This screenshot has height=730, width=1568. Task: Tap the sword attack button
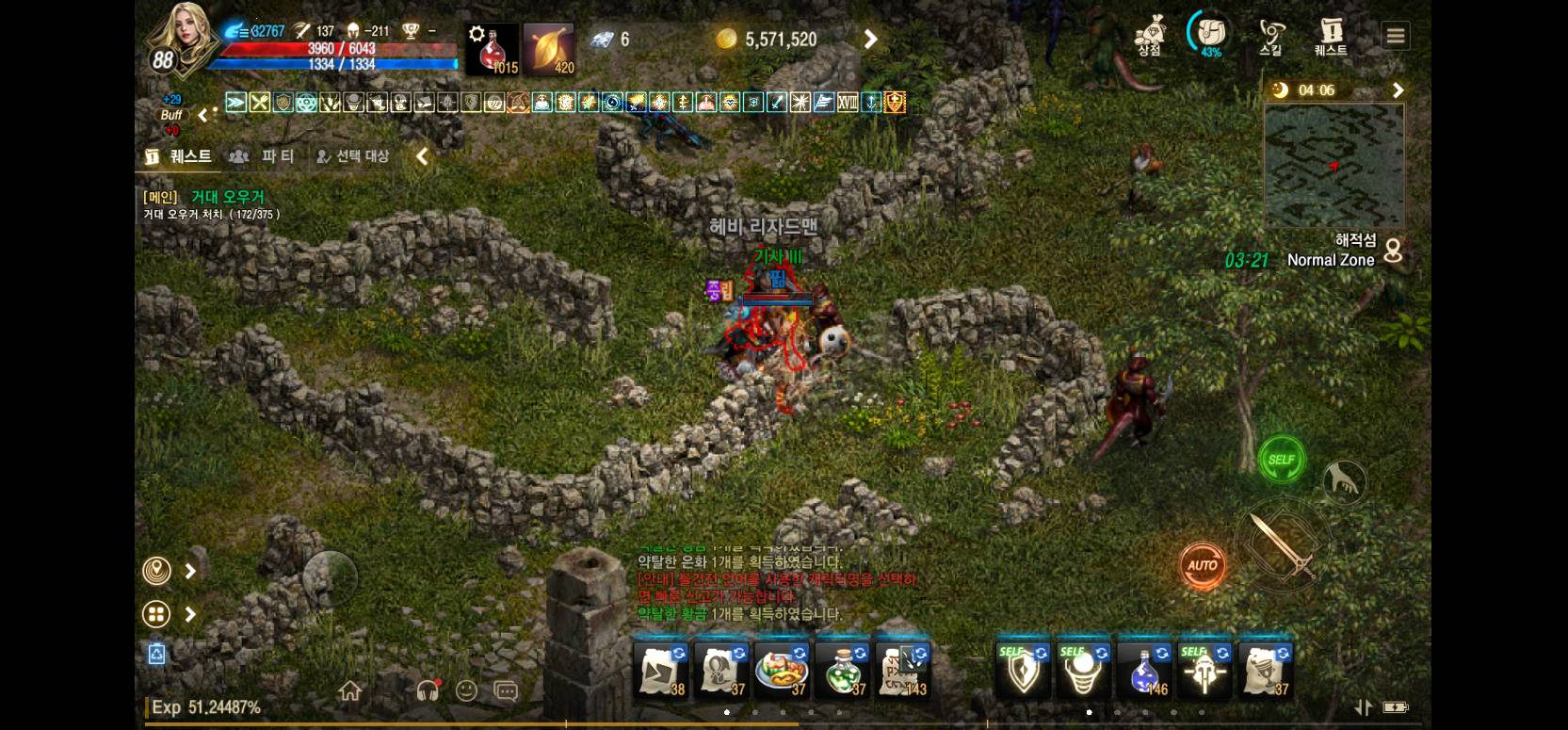pos(1282,544)
